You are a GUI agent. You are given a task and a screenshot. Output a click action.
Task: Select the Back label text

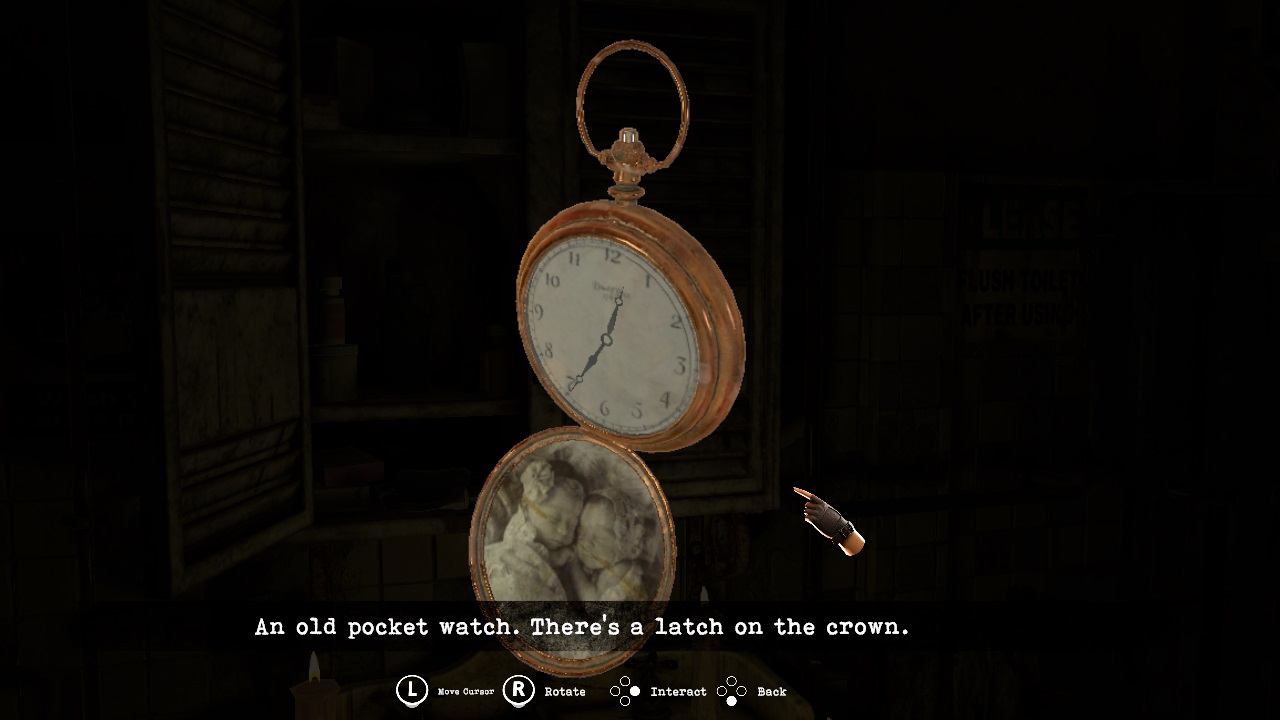[773, 691]
